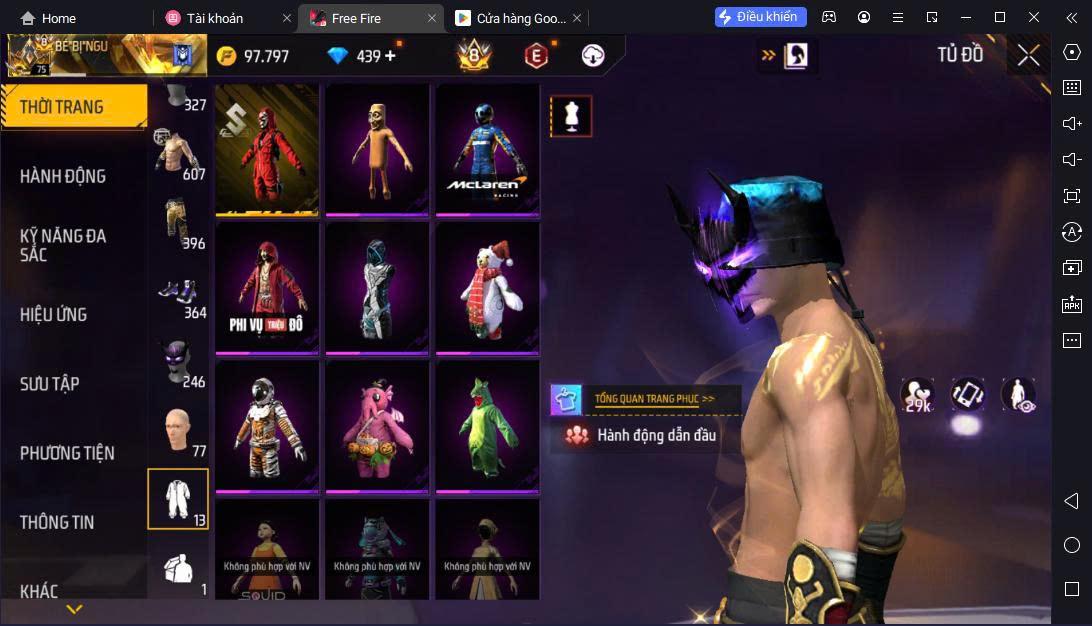Viewport: 1092px width, 626px height.
Task: Select the astronaut suit outfit
Action: click(x=267, y=424)
